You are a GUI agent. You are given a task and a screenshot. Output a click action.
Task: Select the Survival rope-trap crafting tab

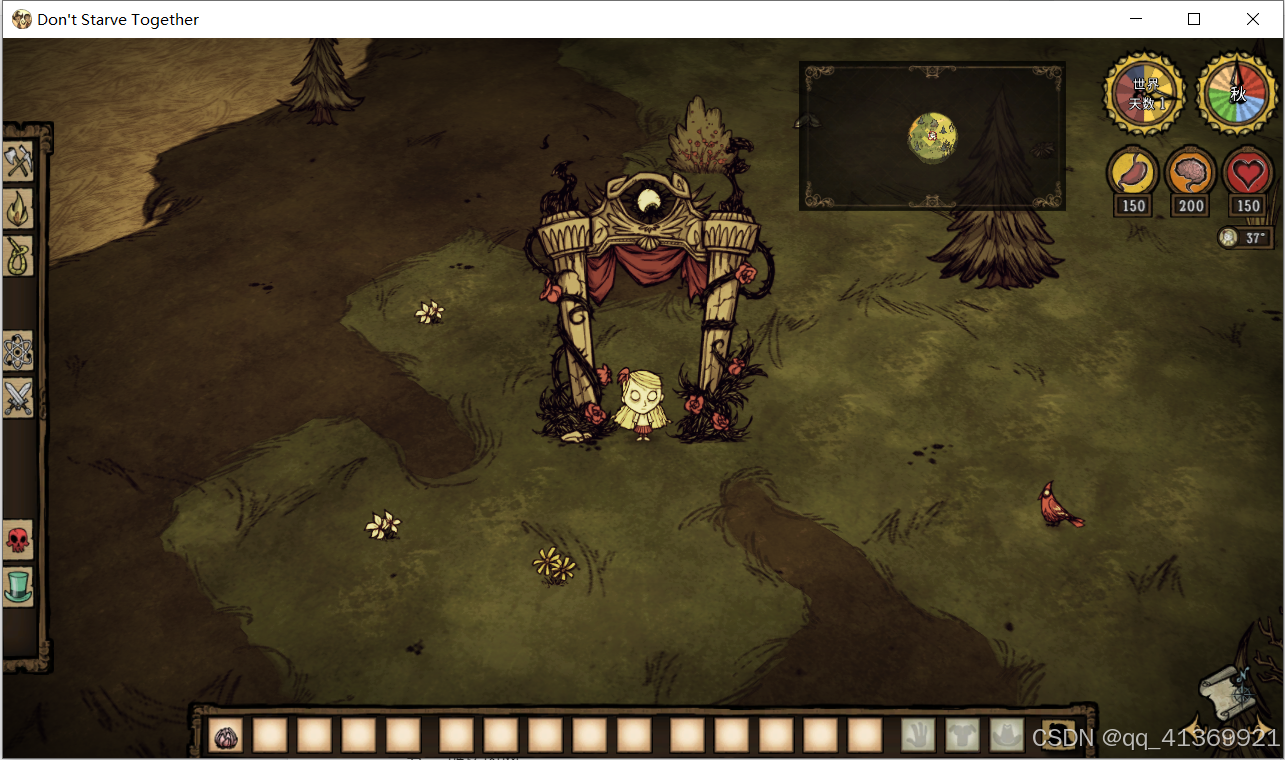click(x=19, y=256)
